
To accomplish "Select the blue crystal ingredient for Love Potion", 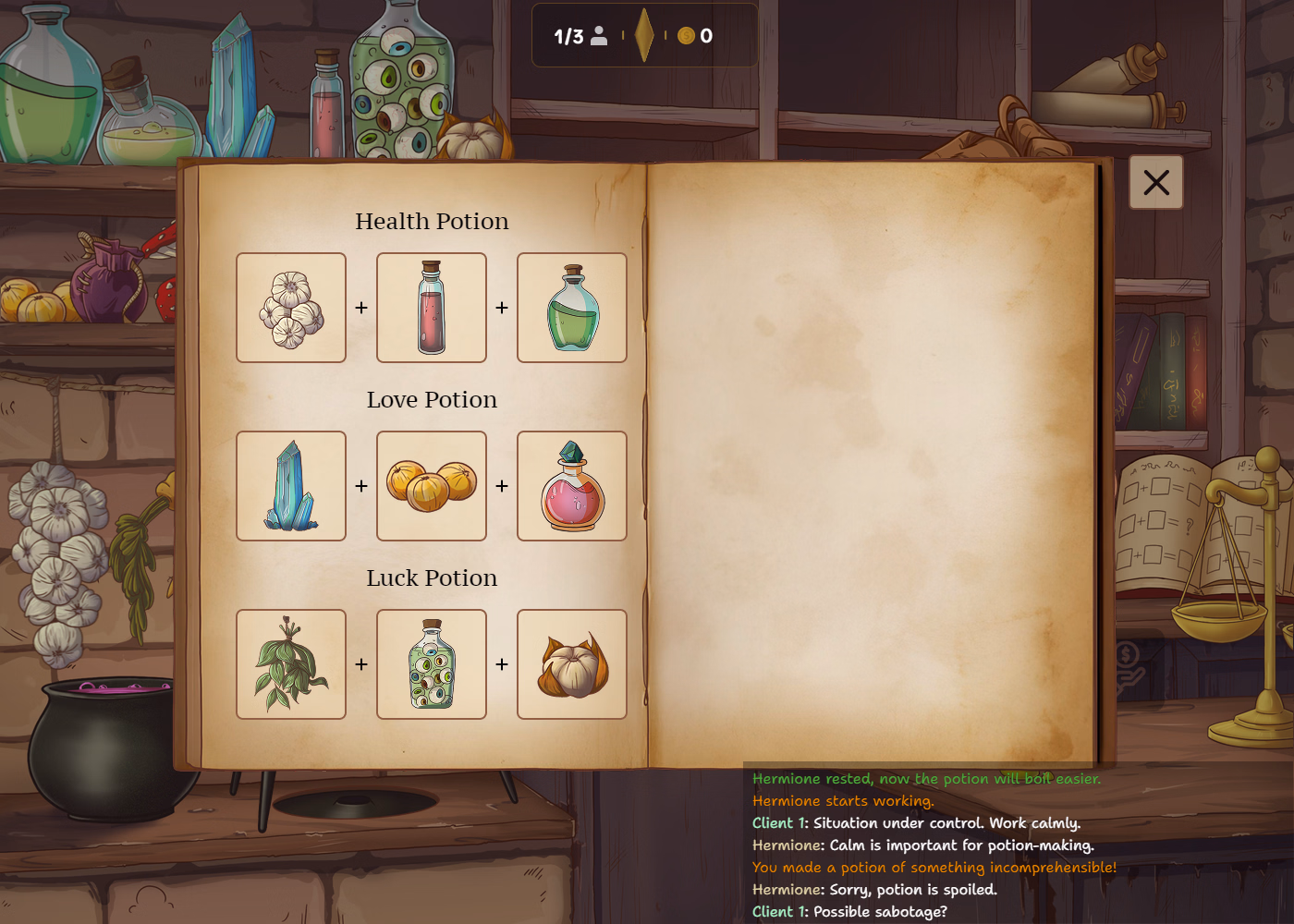I will click(291, 485).
